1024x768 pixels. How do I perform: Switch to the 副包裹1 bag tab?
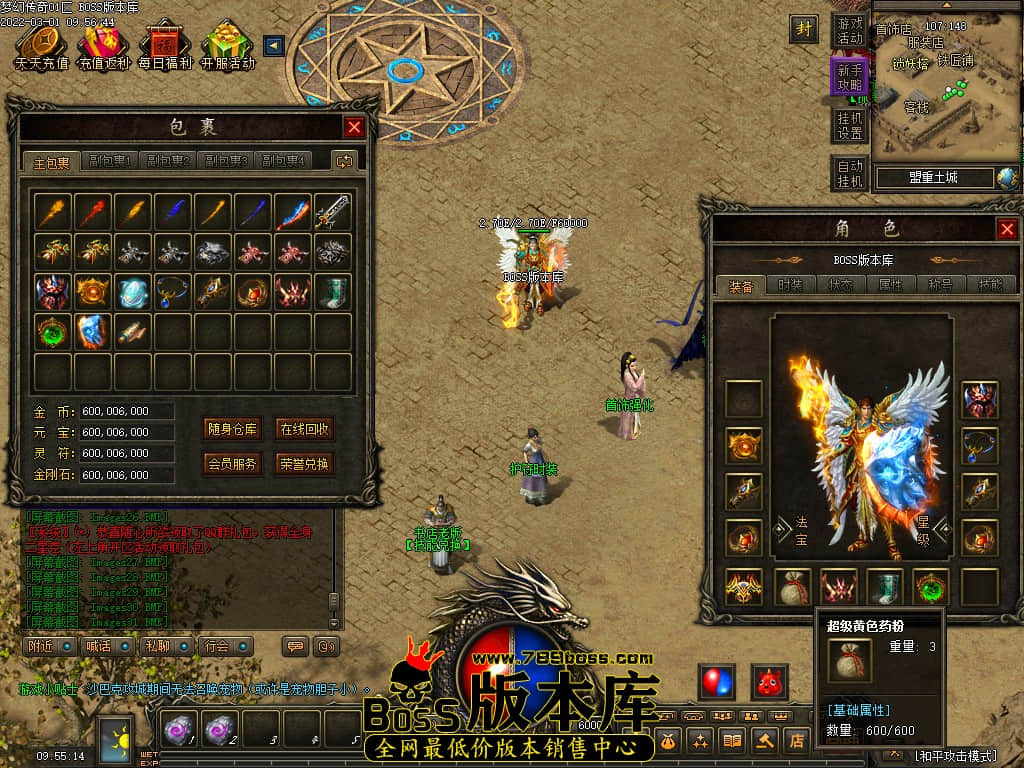tap(110, 161)
